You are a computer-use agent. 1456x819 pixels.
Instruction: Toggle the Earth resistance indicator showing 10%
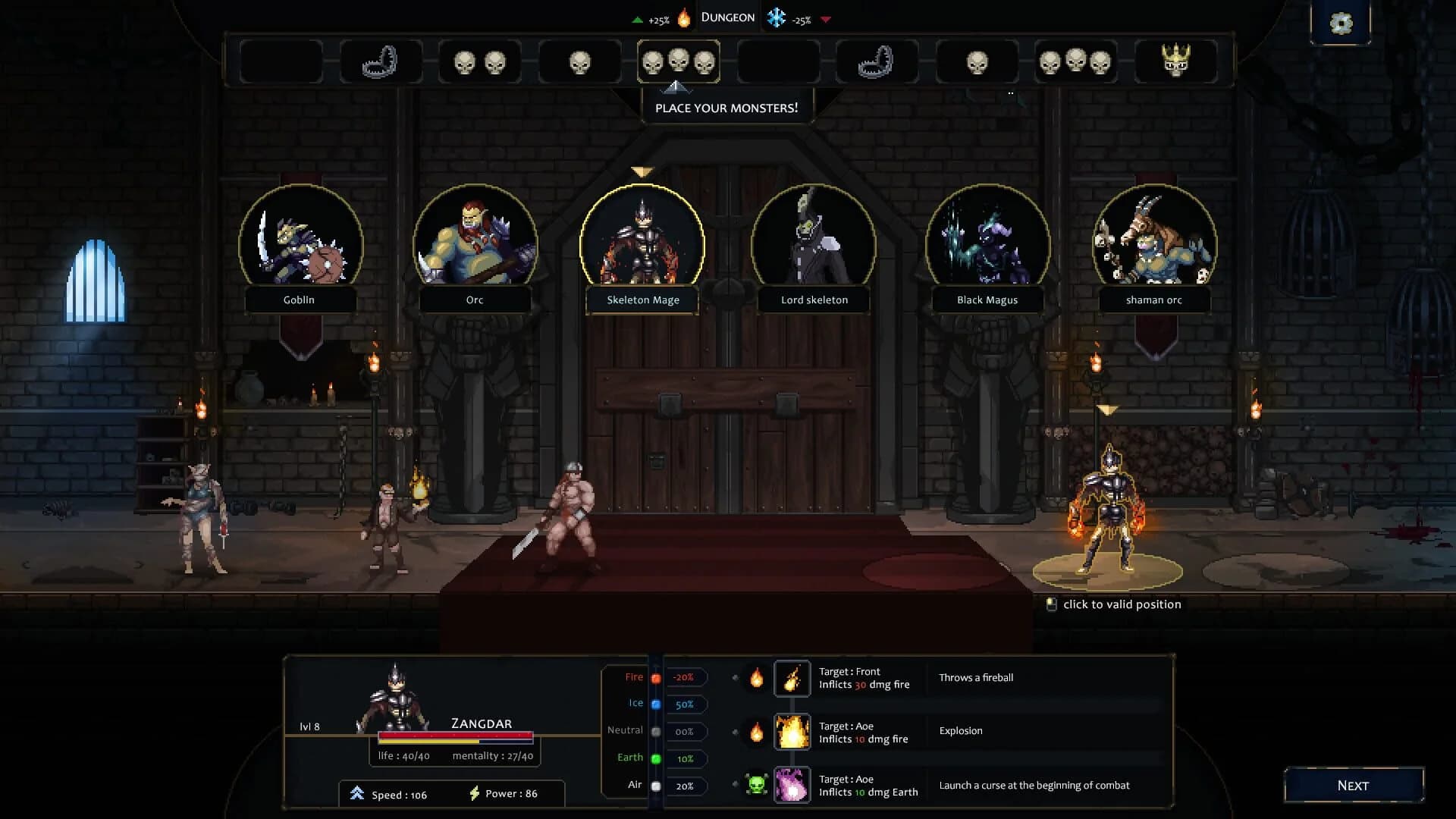(684, 758)
